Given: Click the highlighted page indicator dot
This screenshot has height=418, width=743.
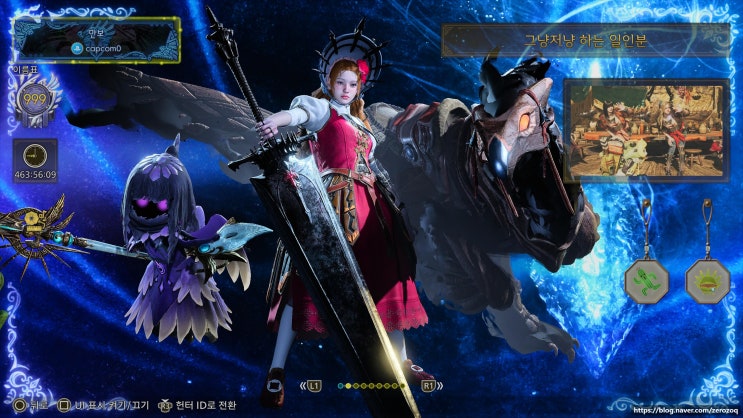Looking at the screenshot, I should (342, 385).
